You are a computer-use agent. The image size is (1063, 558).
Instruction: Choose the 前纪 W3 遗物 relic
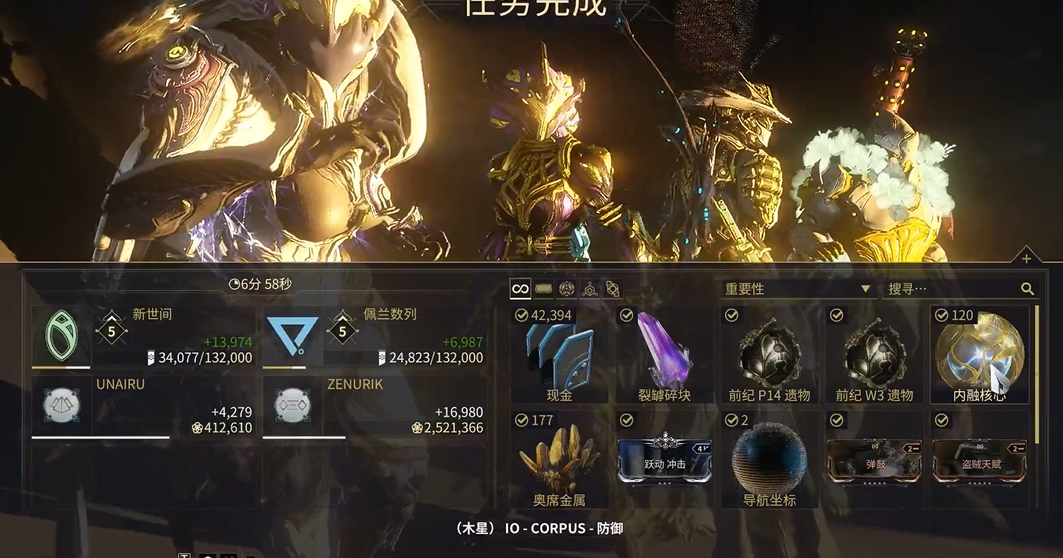pos(874,356)
